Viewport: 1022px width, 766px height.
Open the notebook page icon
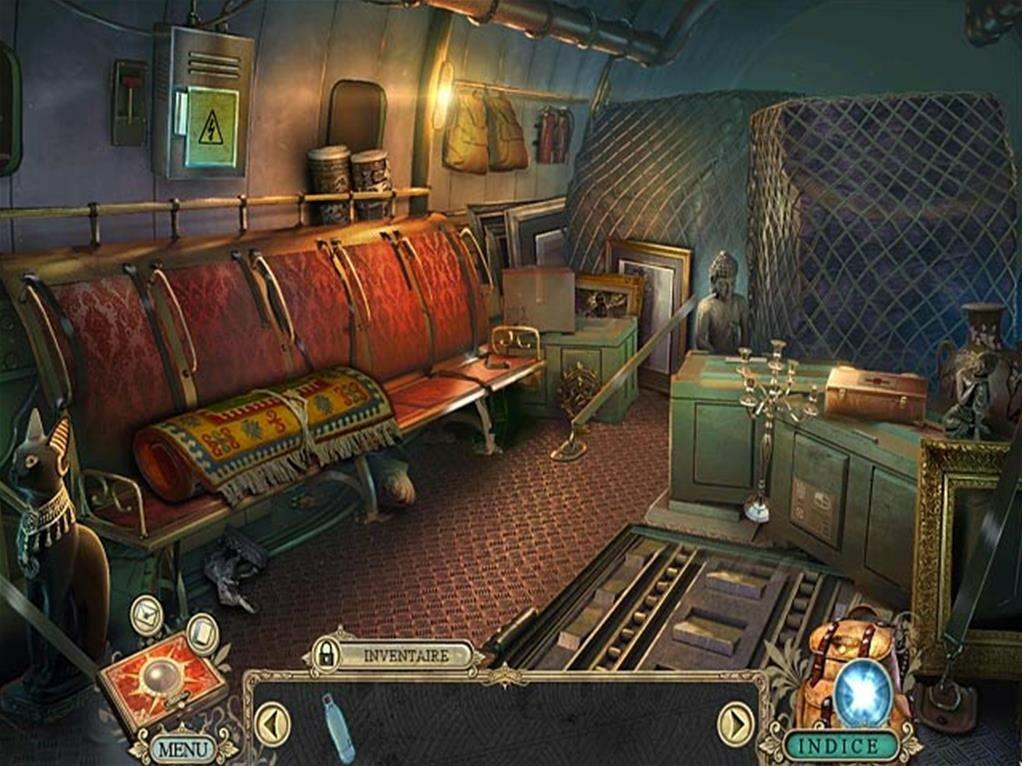202,631
